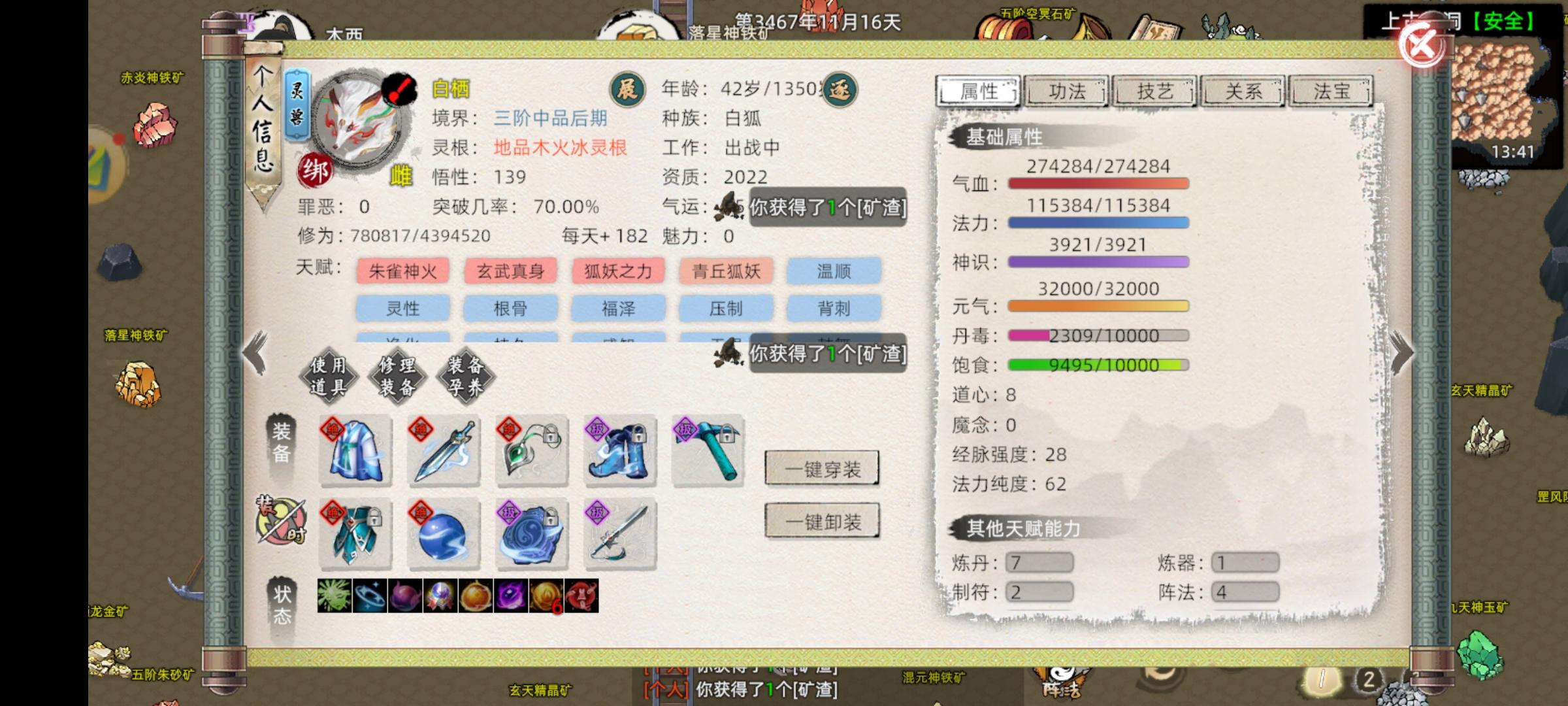Image resolution: width=1568 pixels, height=706 pixels.
Task: Switch to the 功法 tab
Action: [1067, 92]
